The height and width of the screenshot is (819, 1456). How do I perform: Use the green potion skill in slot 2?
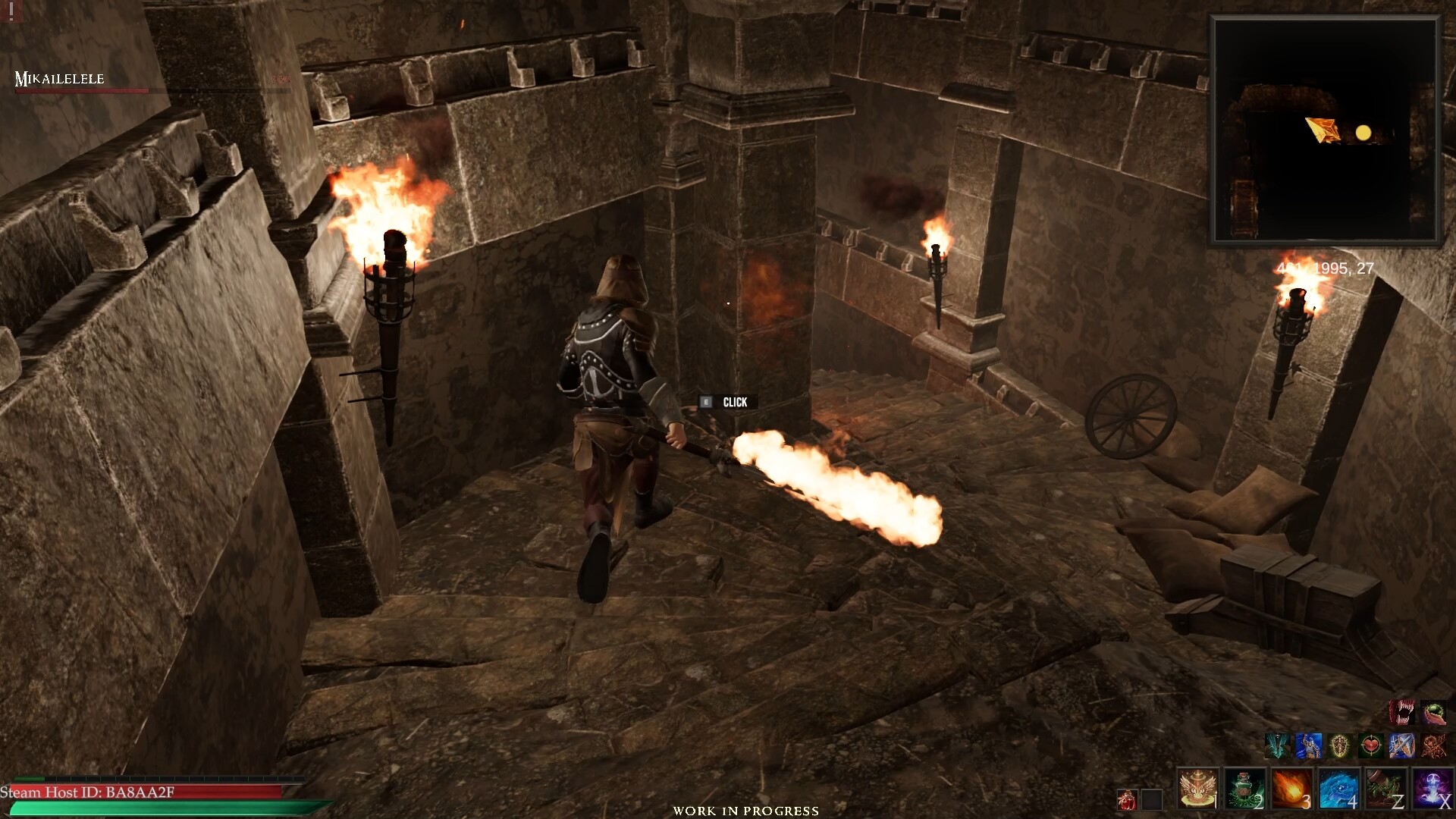(1244, 789)
